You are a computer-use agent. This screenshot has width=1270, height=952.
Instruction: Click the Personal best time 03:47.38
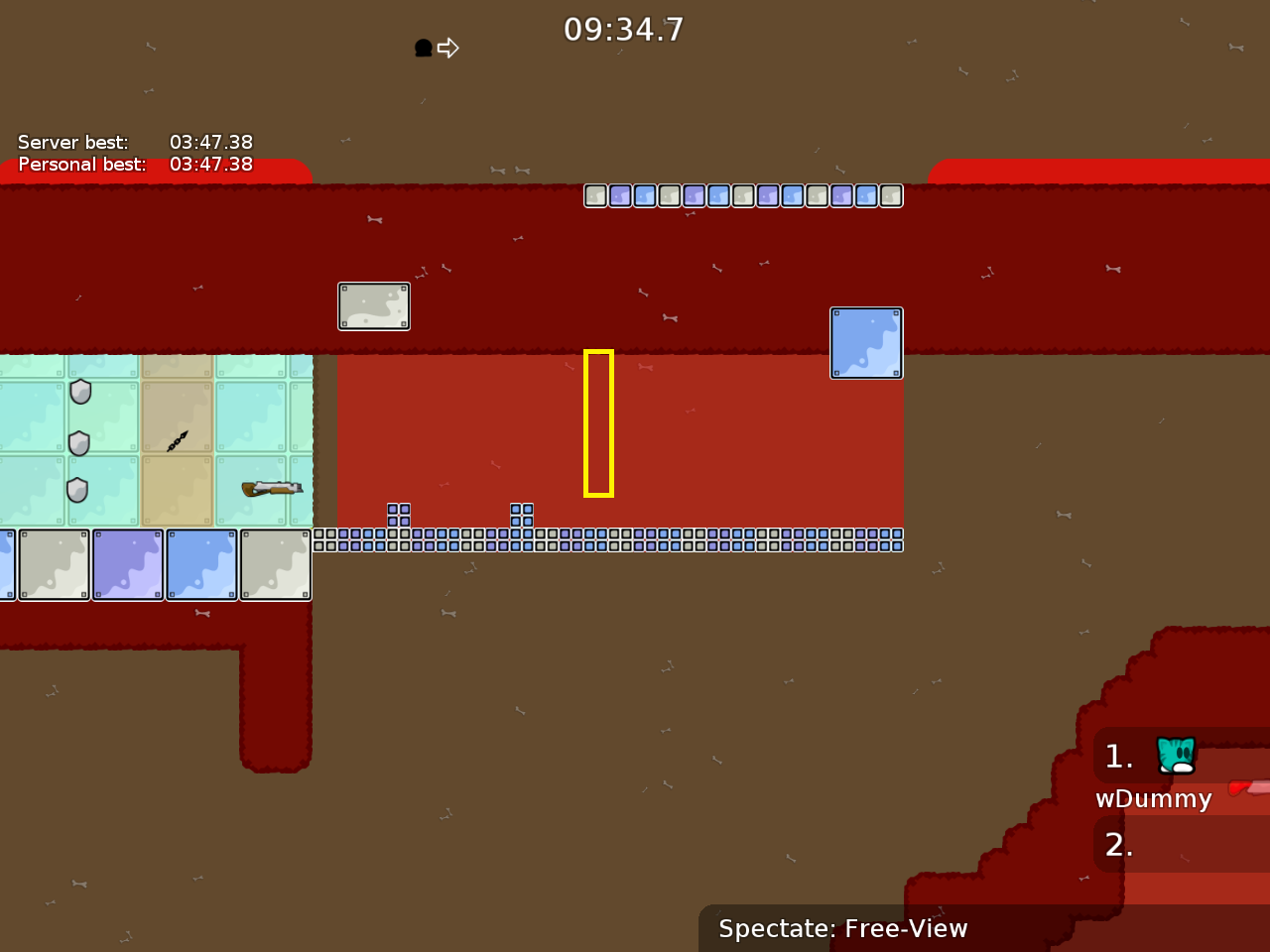[x=208, y=165]
